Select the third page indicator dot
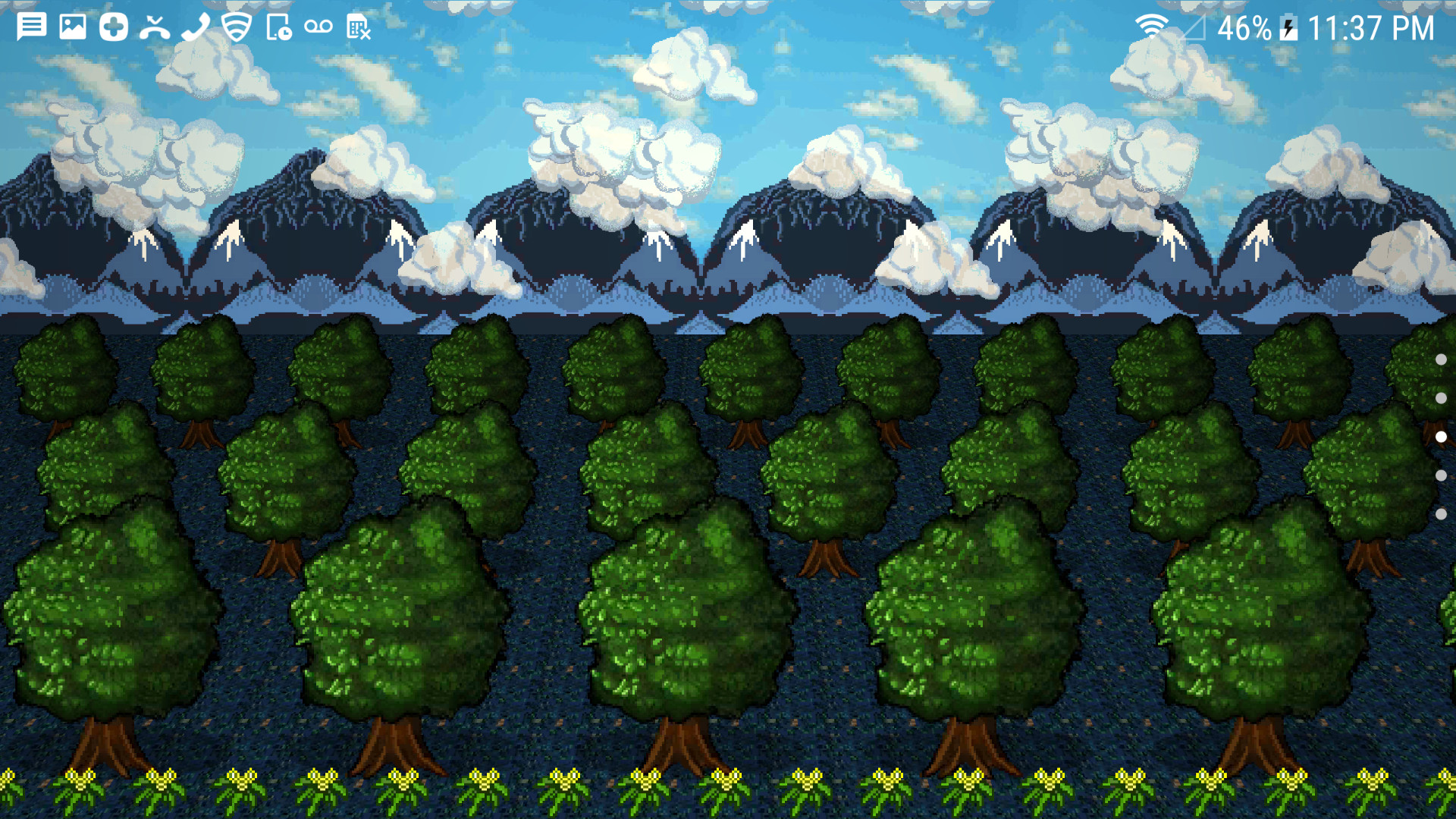 1442,436
